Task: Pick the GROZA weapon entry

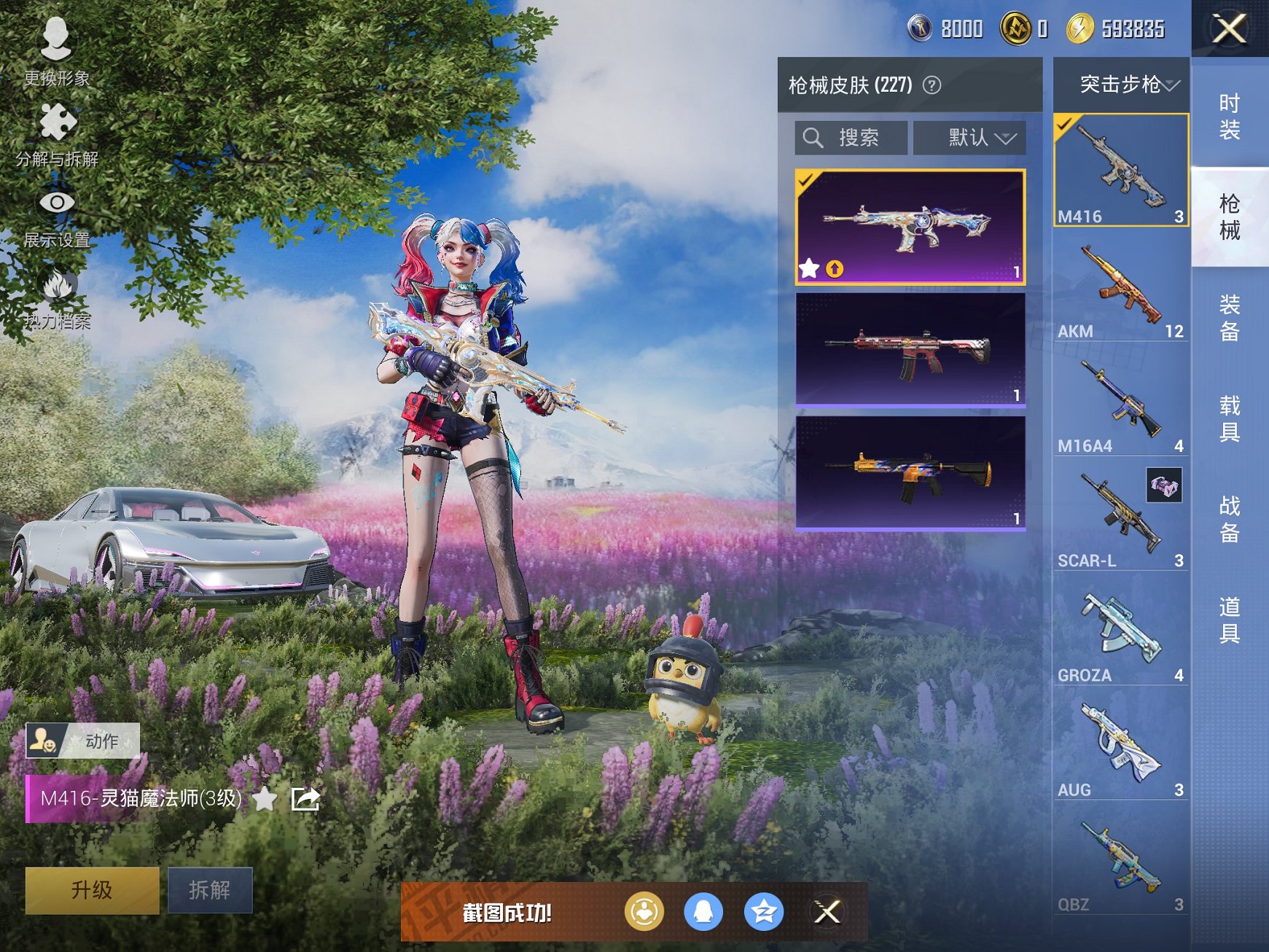Action: coord(1120,631)
